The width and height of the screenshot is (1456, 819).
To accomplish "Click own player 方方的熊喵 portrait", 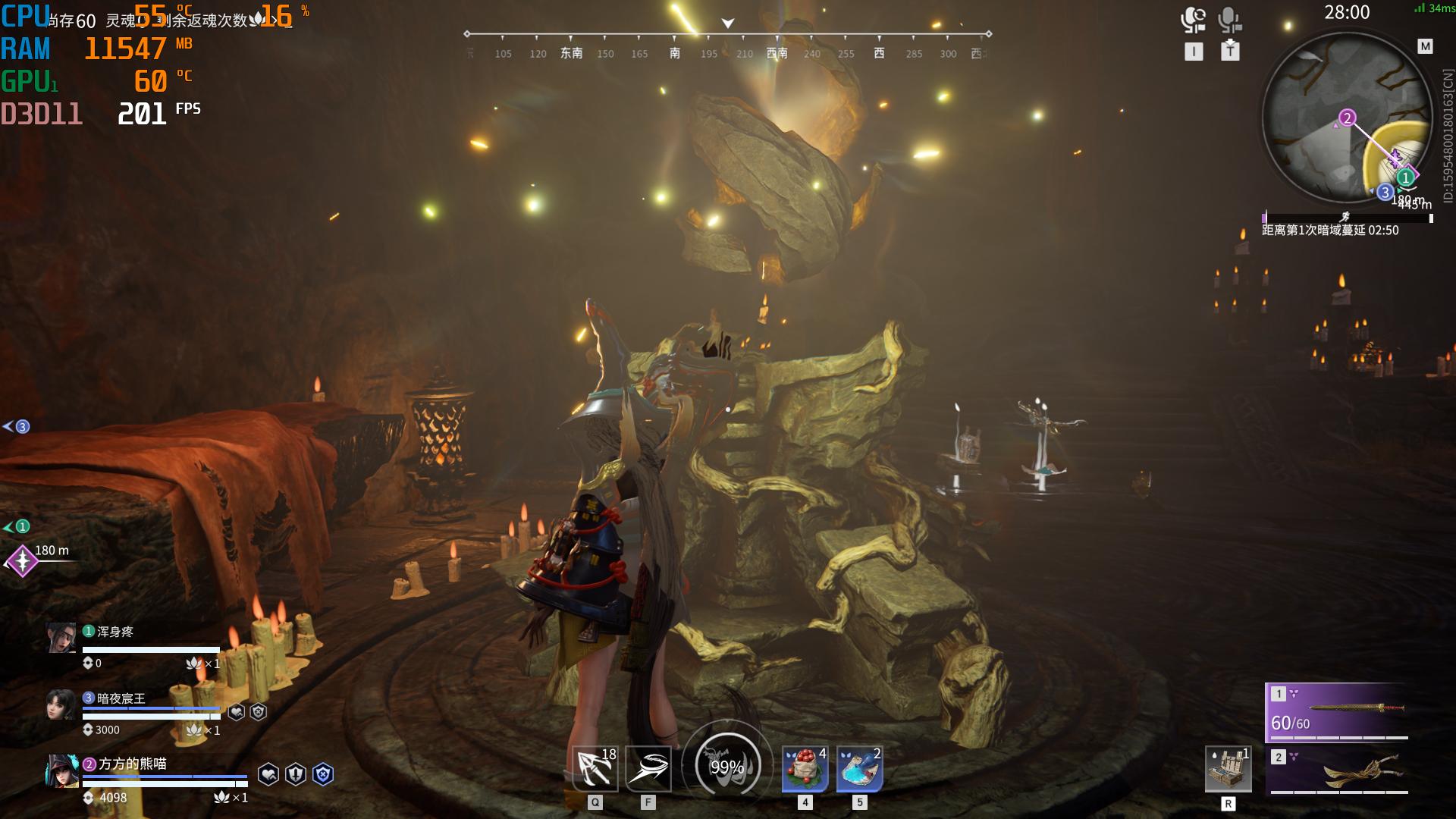I will pyautogui.click(x=62, y=771).
